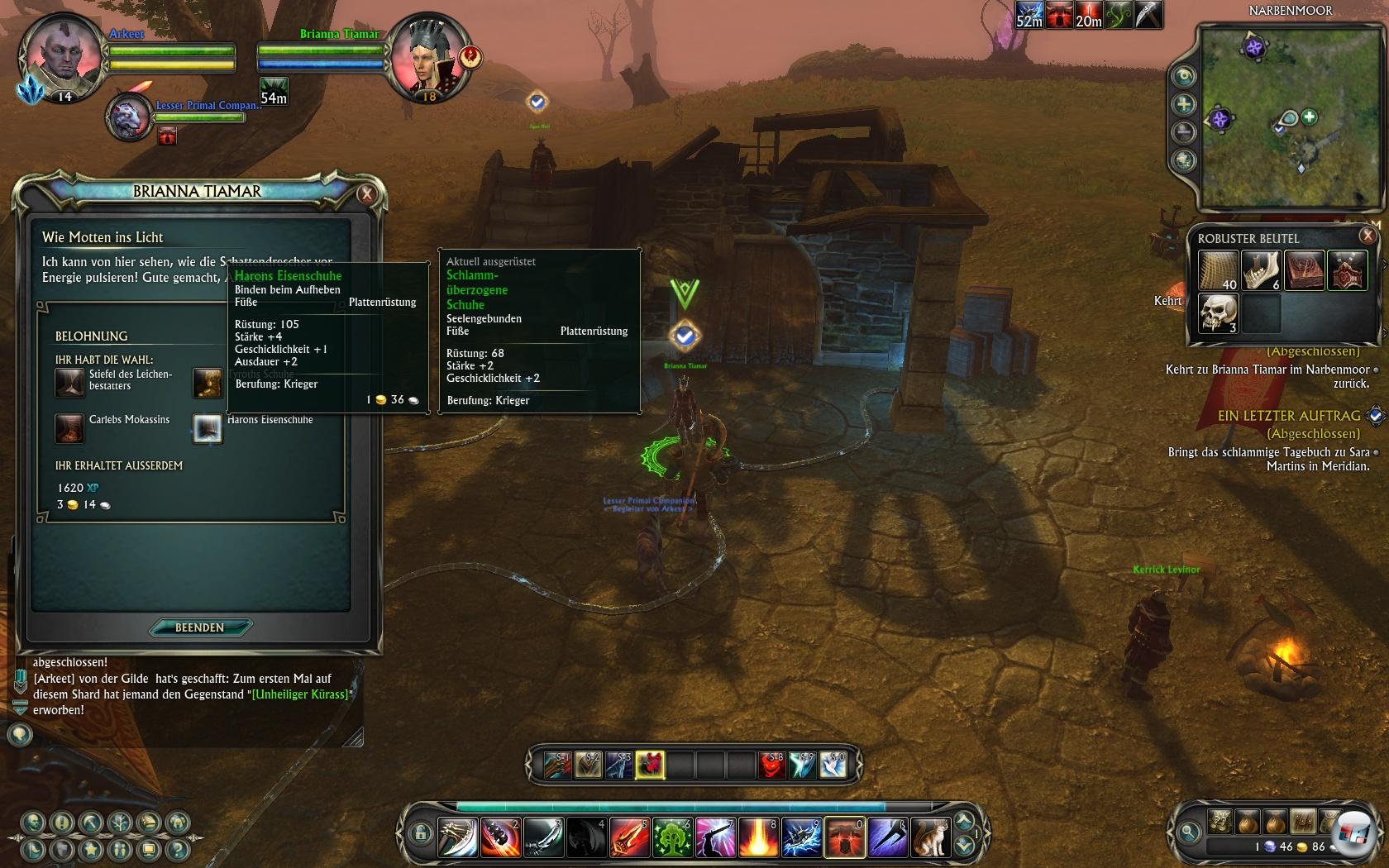
Task: Select the skull item in the bag
Action: [x=1217, y=313]
